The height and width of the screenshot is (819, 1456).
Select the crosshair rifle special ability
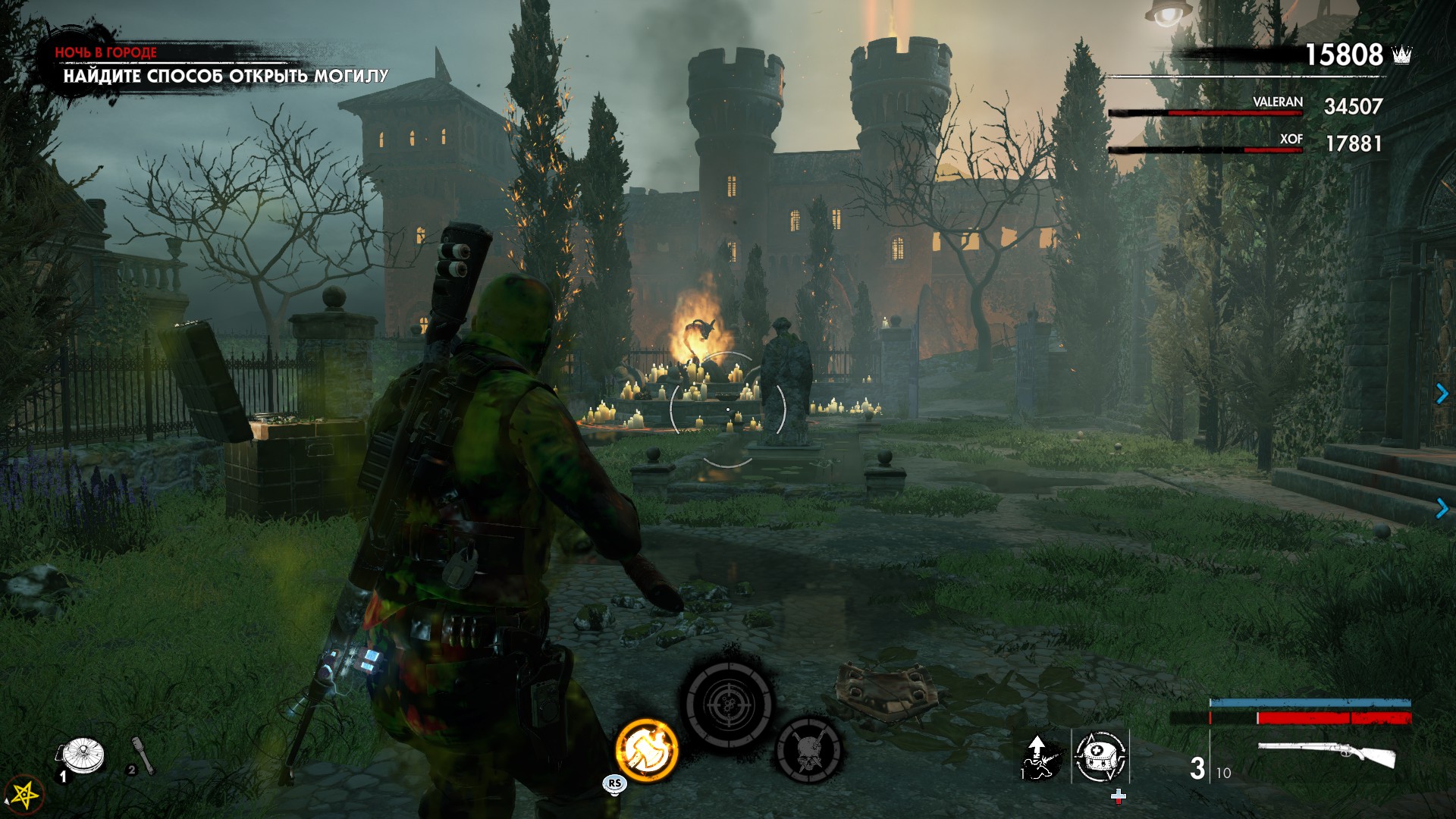click(730, 704)
